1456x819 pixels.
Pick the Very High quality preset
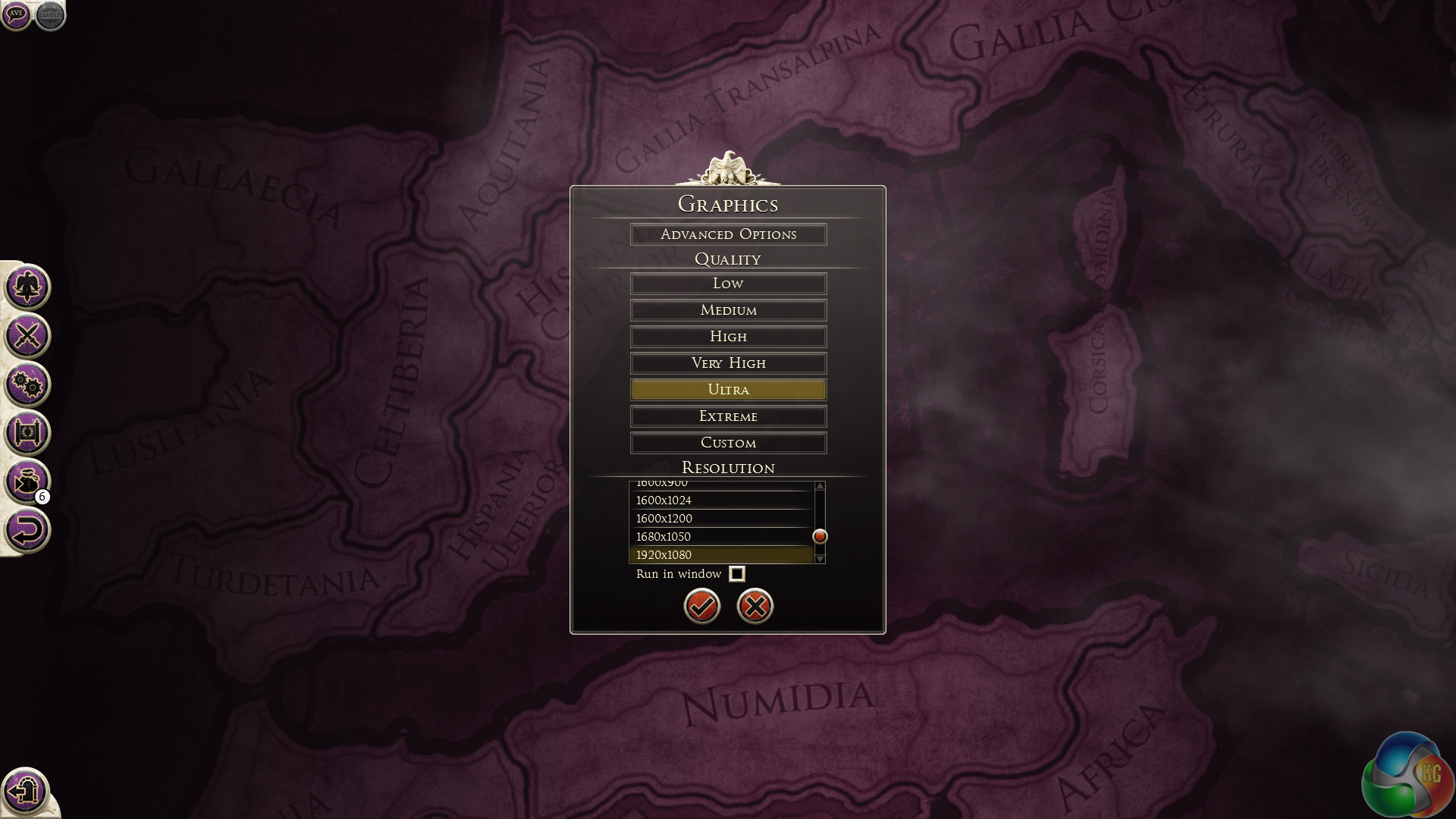click(728, 363)
